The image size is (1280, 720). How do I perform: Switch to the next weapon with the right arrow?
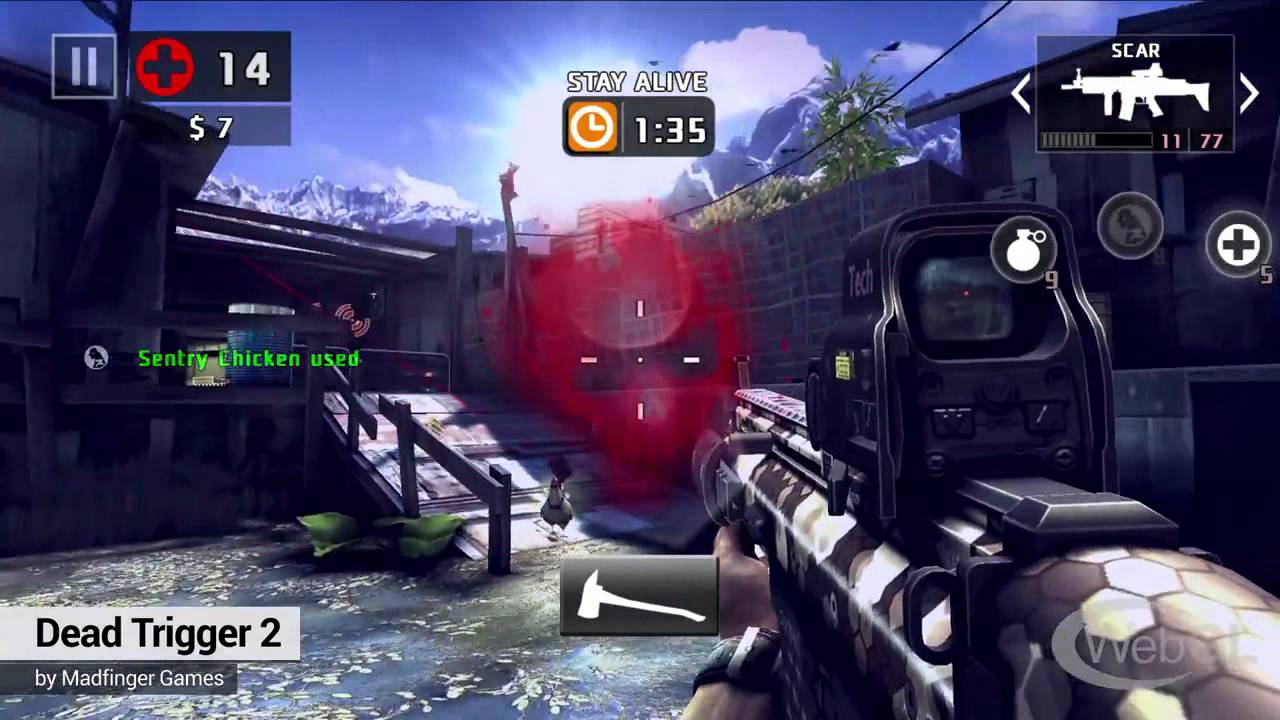pyautogui.click(x=1249, y=93)
